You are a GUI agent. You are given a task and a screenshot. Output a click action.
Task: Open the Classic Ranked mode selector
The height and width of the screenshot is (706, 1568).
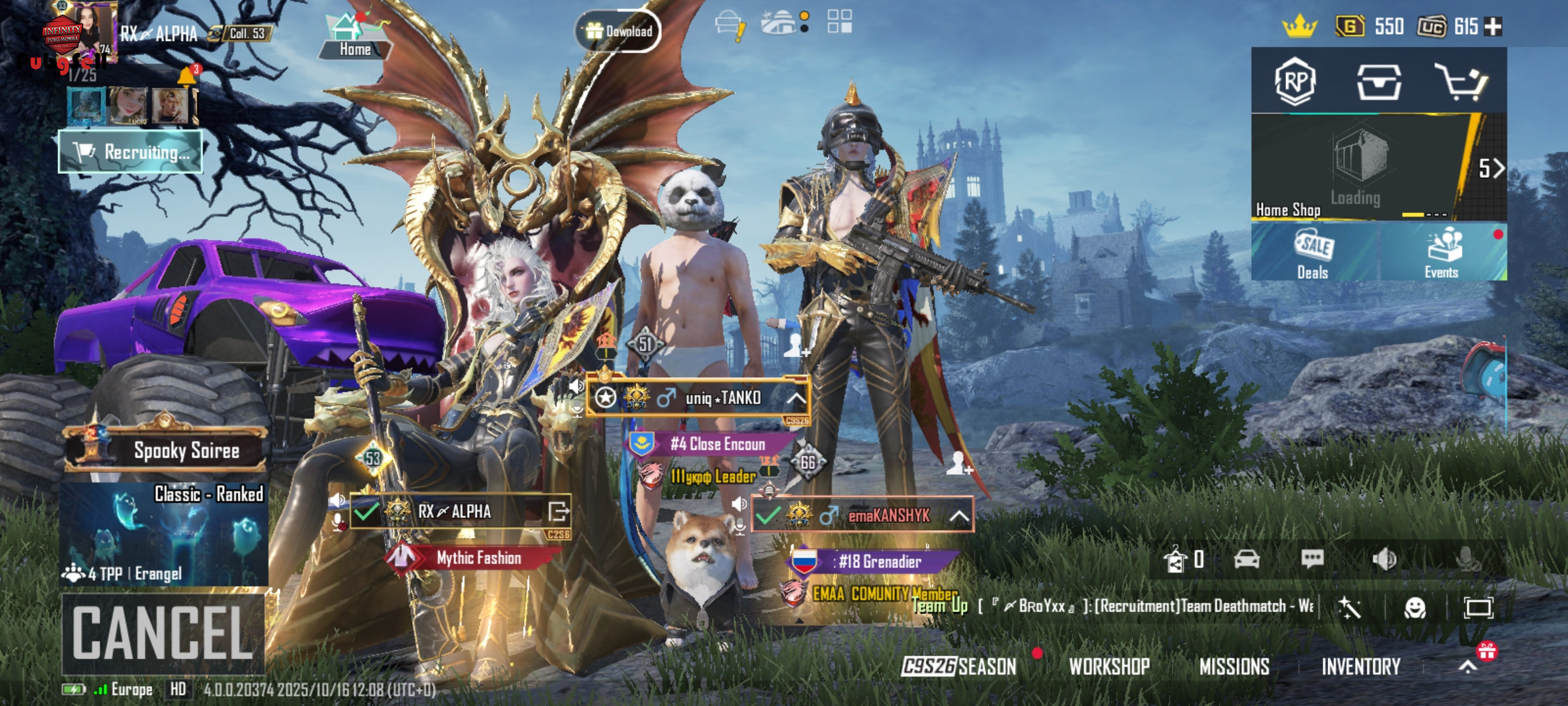tap(164, 534)
